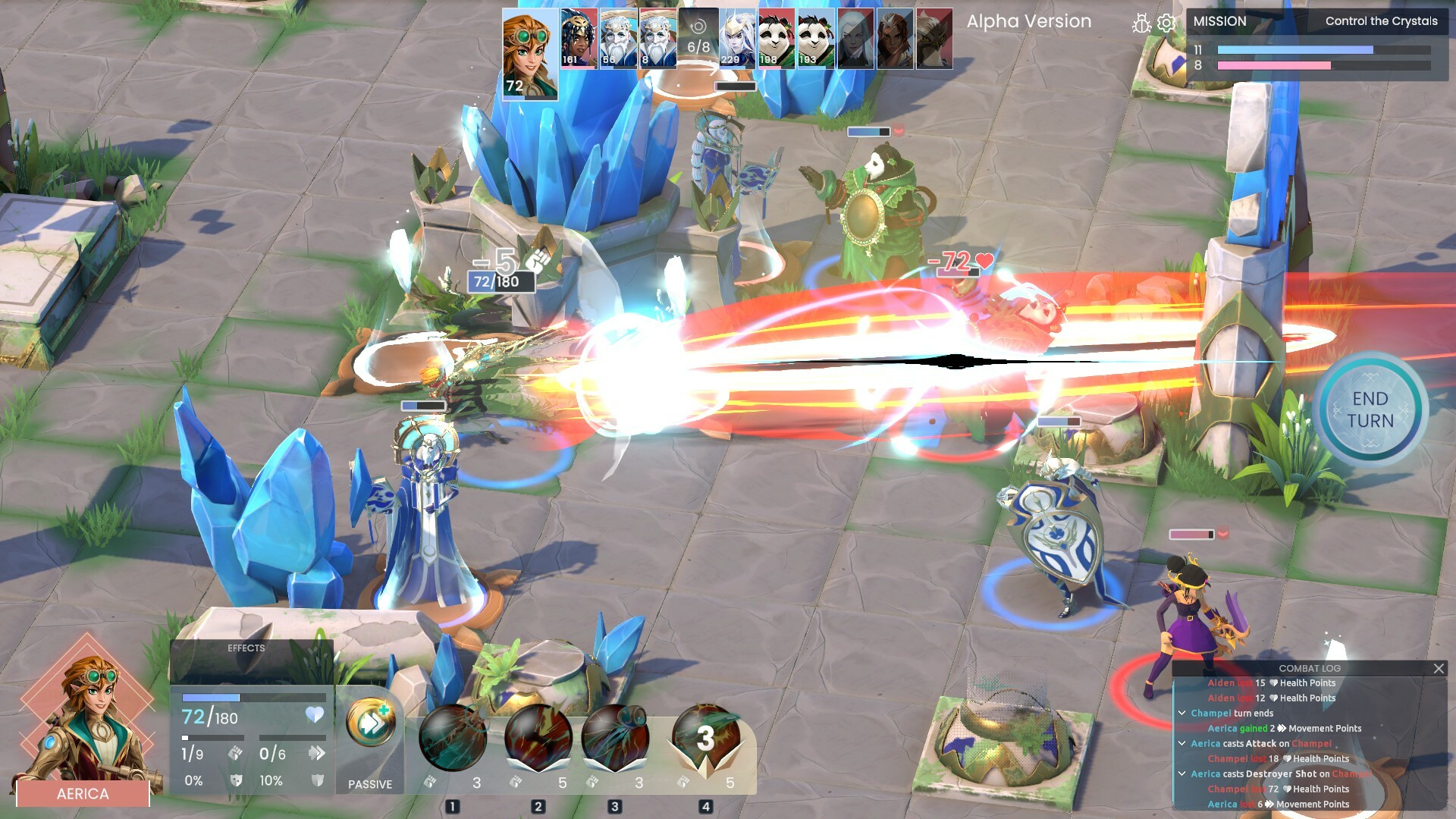The width and height of the screenshot is (1456, 819).
Task: Select Aerica's ability in slot 1
Action: click(452, 739)
